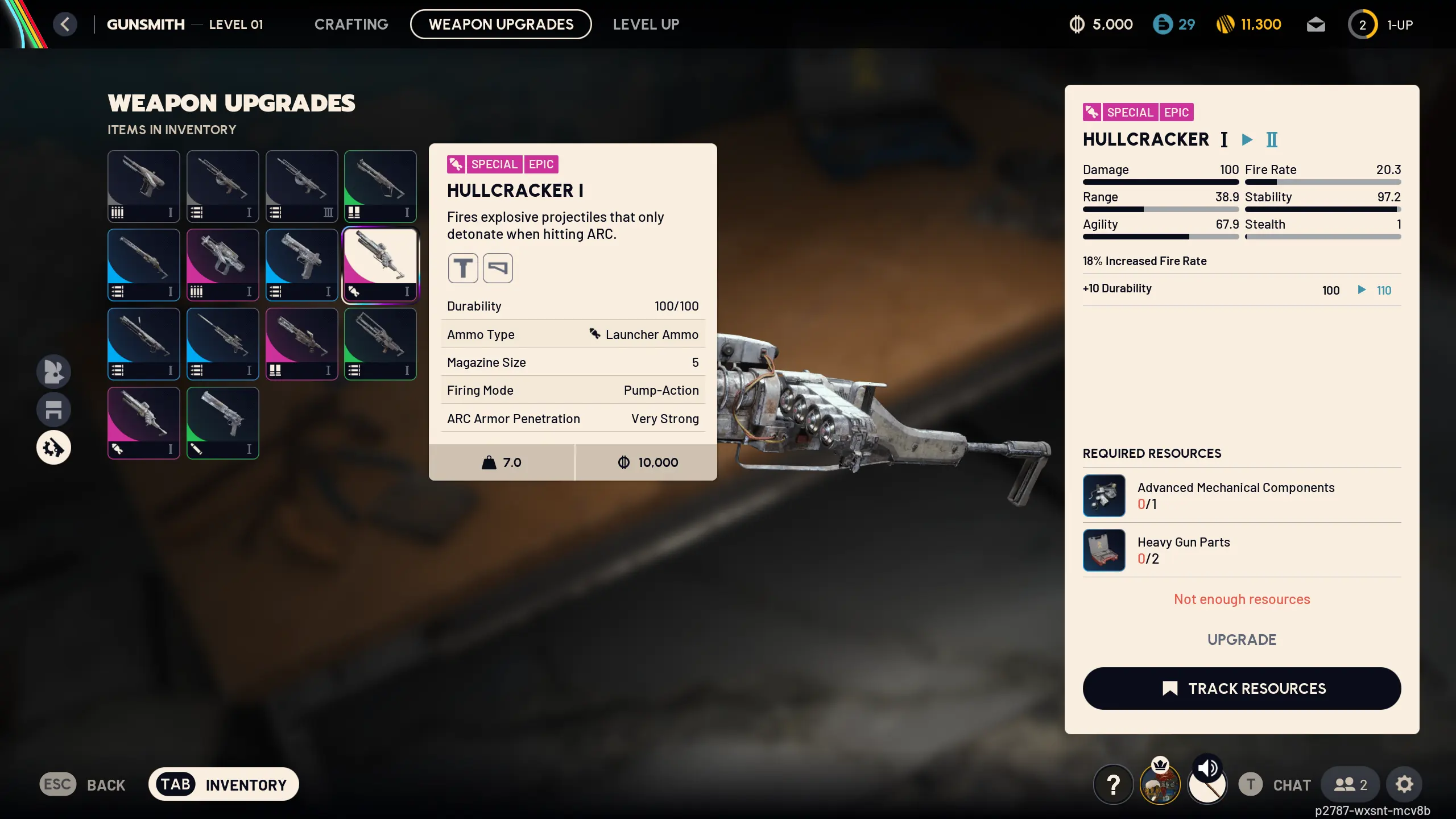Mute game sound via the speaker icon

coord(1207,769)
